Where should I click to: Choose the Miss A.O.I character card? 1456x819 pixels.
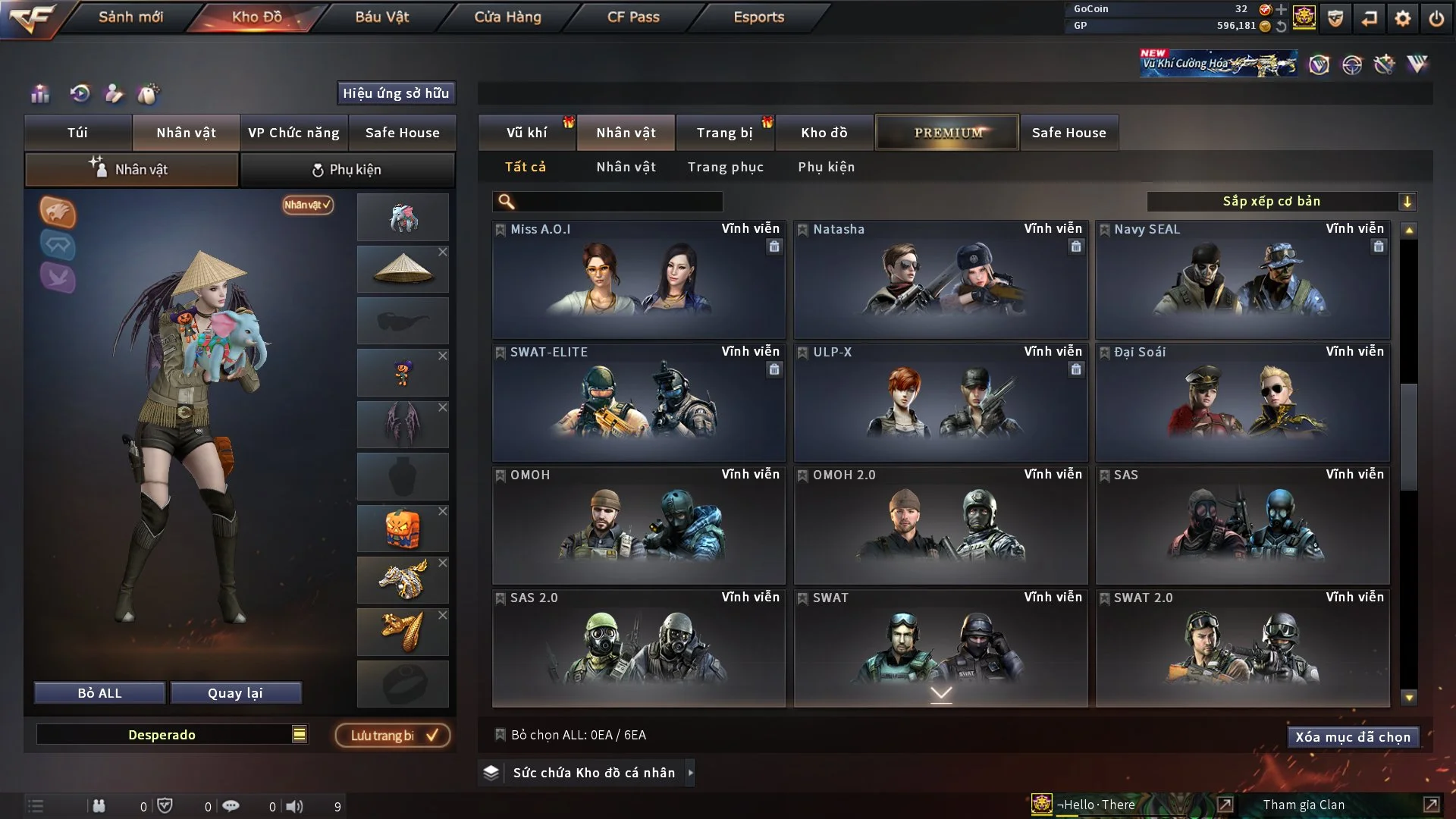click(x=639, y=279)
